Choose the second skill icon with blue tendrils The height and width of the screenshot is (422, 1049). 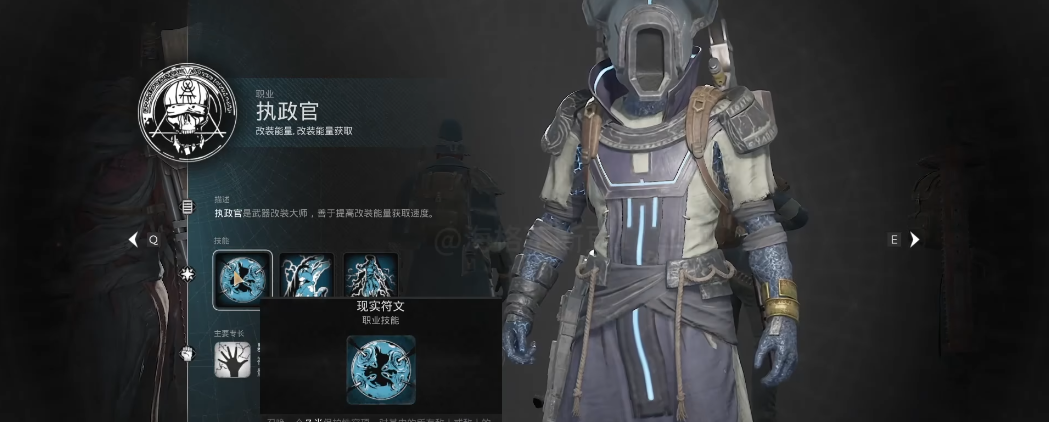point(306,275)
